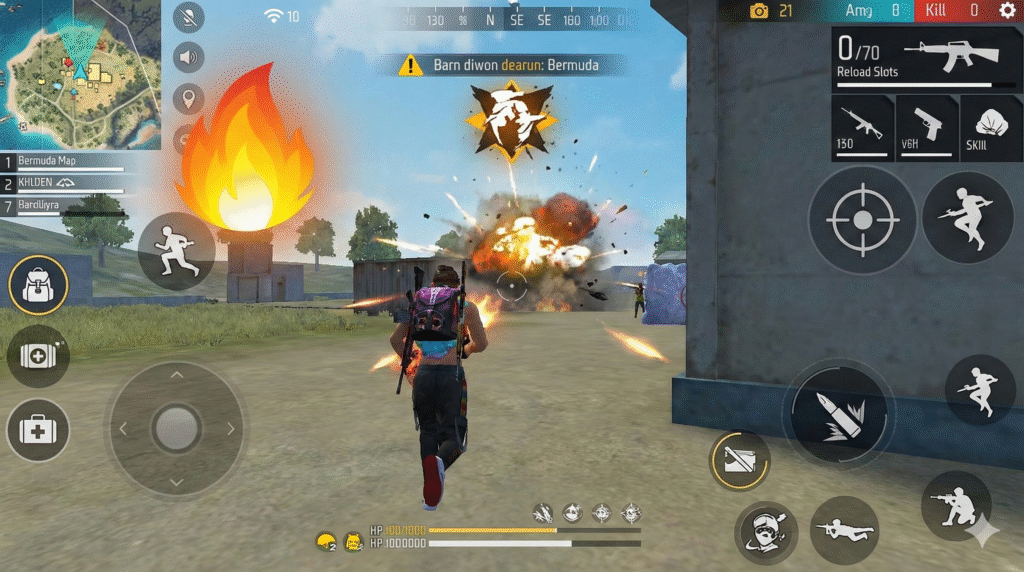1024x572 pixels.
Task: Open the settings gear
Action: 1007,10
